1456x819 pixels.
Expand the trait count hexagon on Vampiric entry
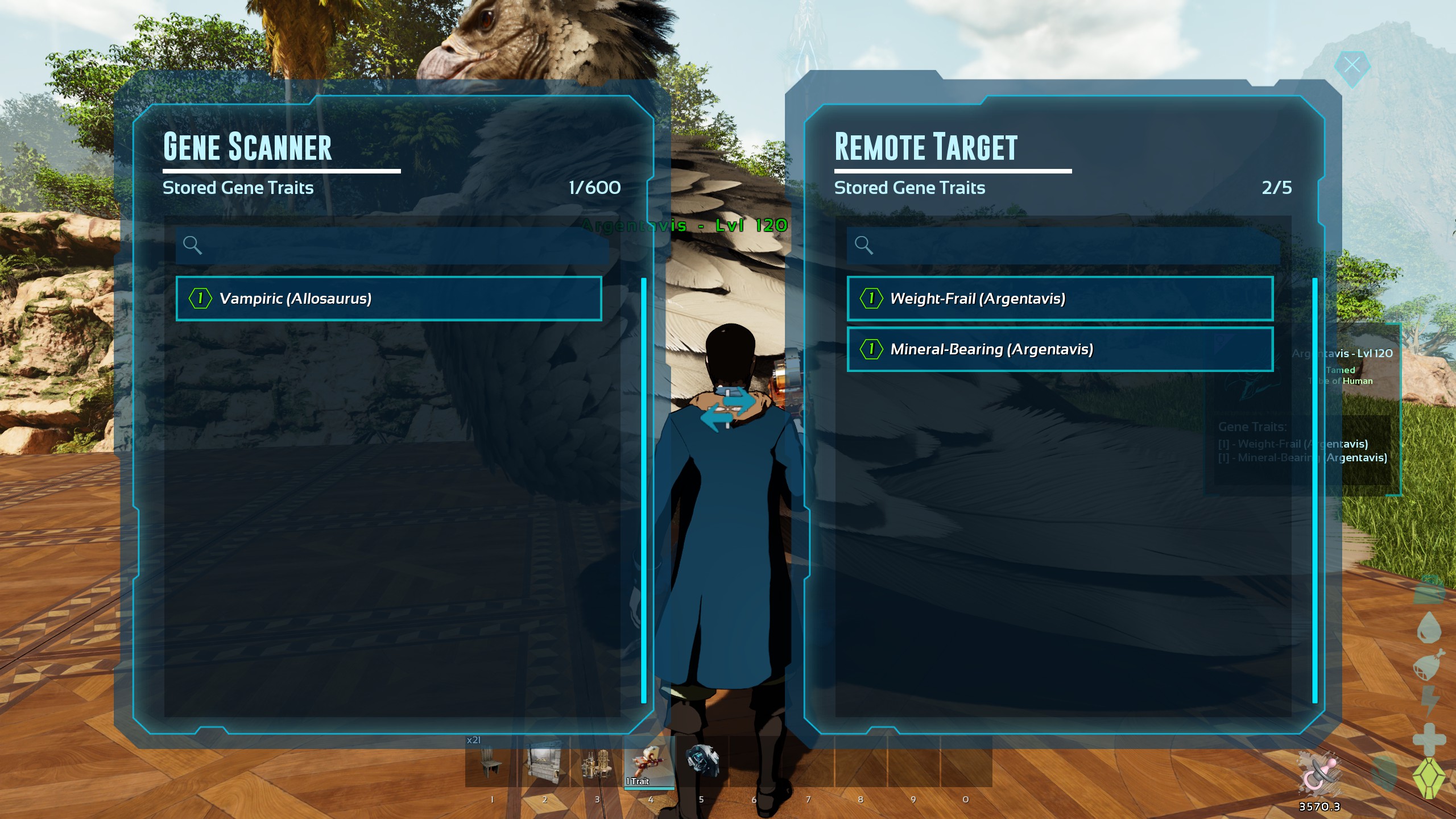click(200, 298)
